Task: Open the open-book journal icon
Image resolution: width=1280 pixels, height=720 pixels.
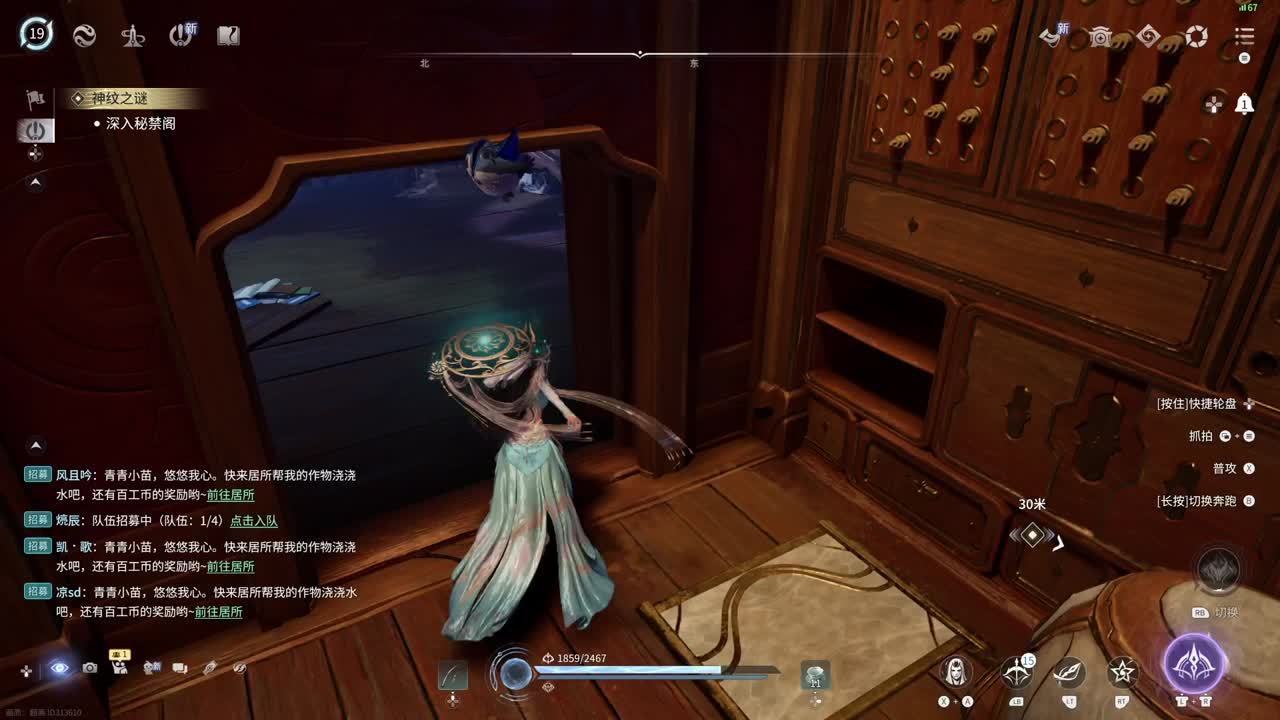Action: coord(228,36)
